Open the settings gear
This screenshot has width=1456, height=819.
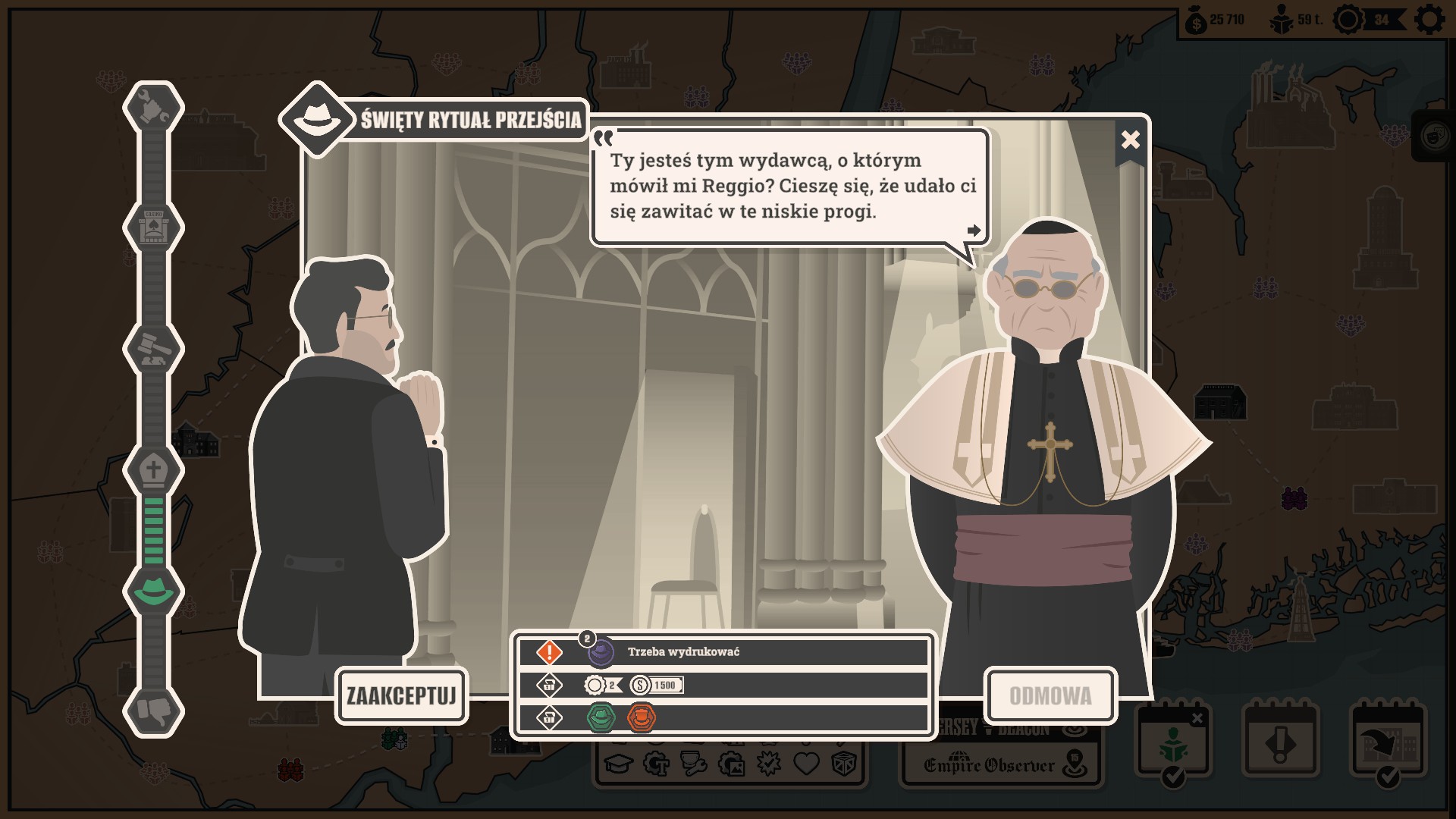[1429, 20]
